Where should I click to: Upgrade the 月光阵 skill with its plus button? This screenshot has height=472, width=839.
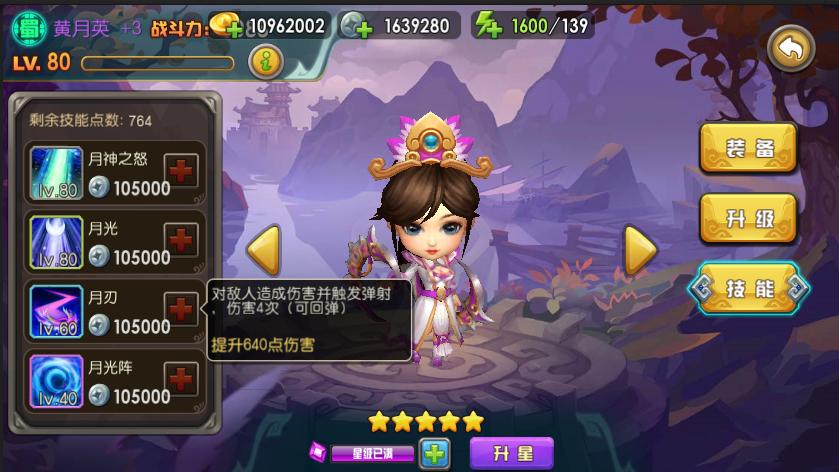coord(181,379)
